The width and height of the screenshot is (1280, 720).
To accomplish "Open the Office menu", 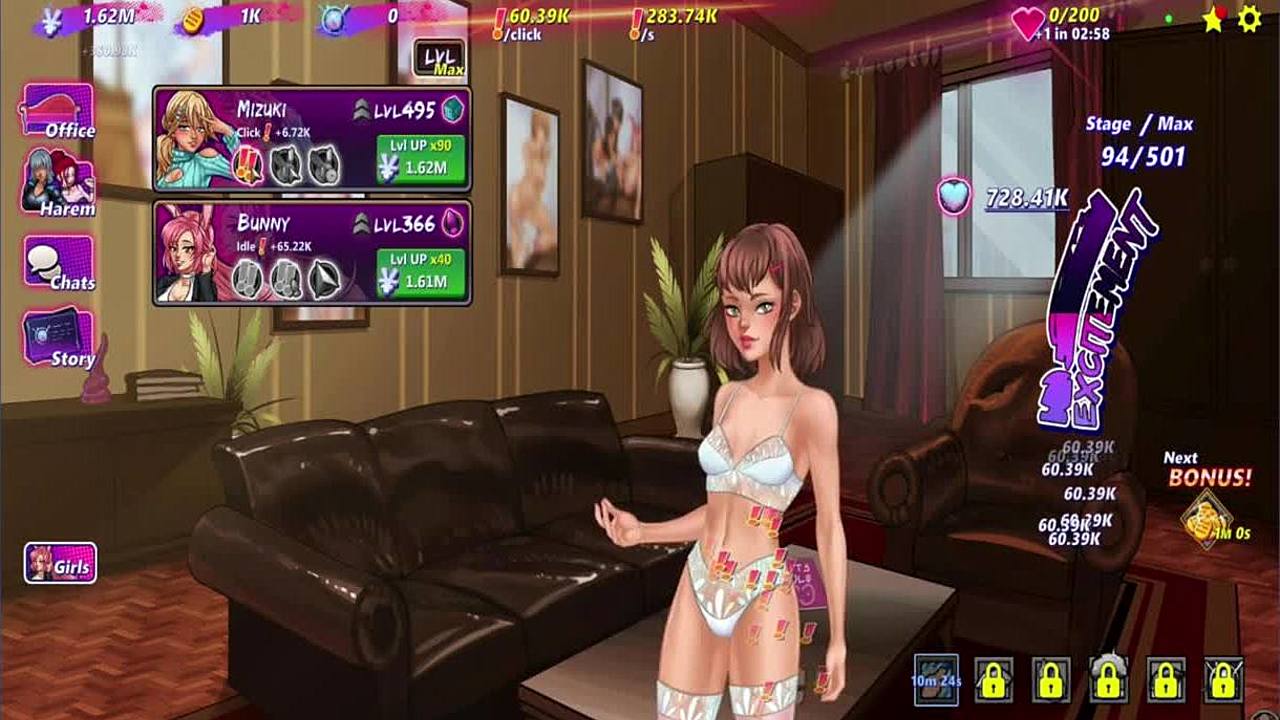I will point(59,110).
